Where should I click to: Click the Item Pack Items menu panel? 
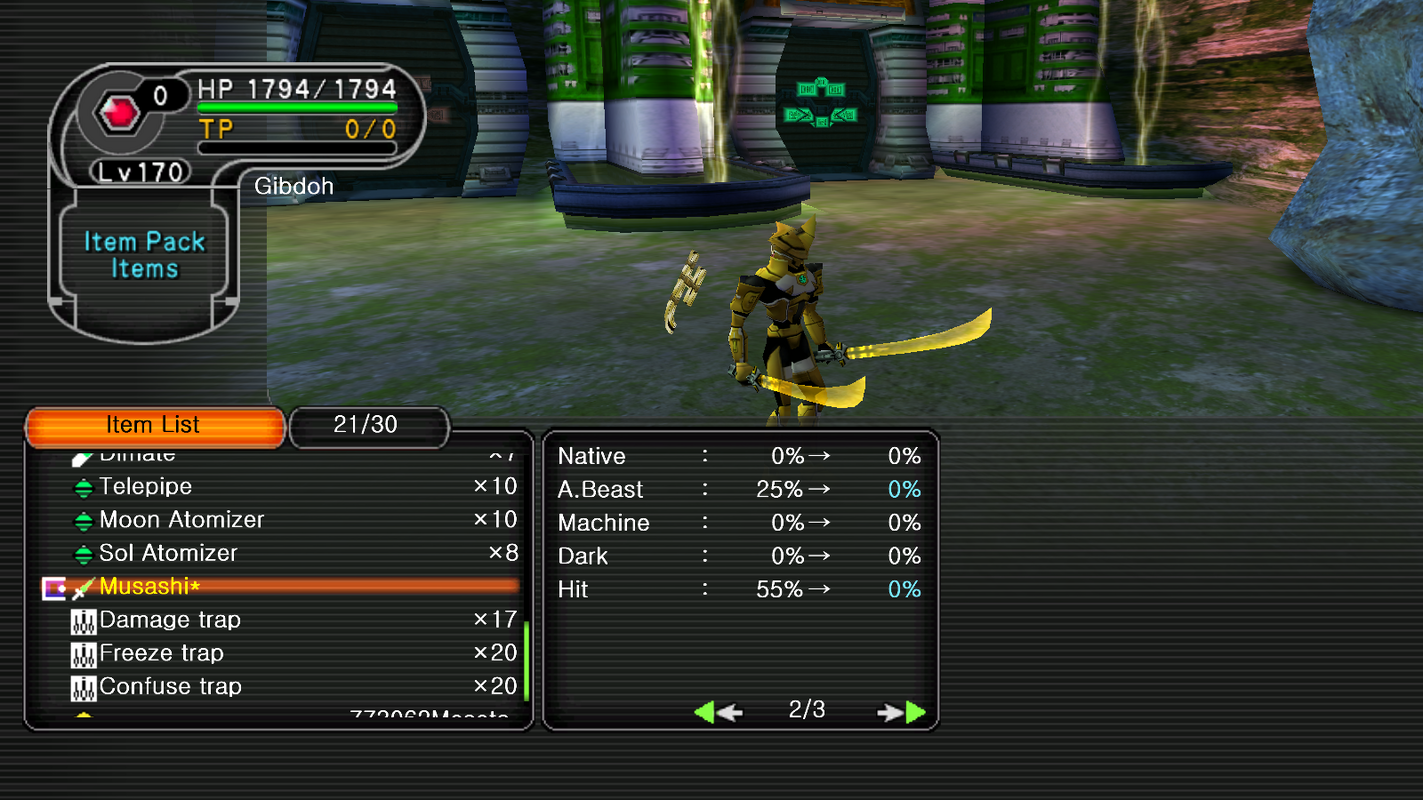145,256
